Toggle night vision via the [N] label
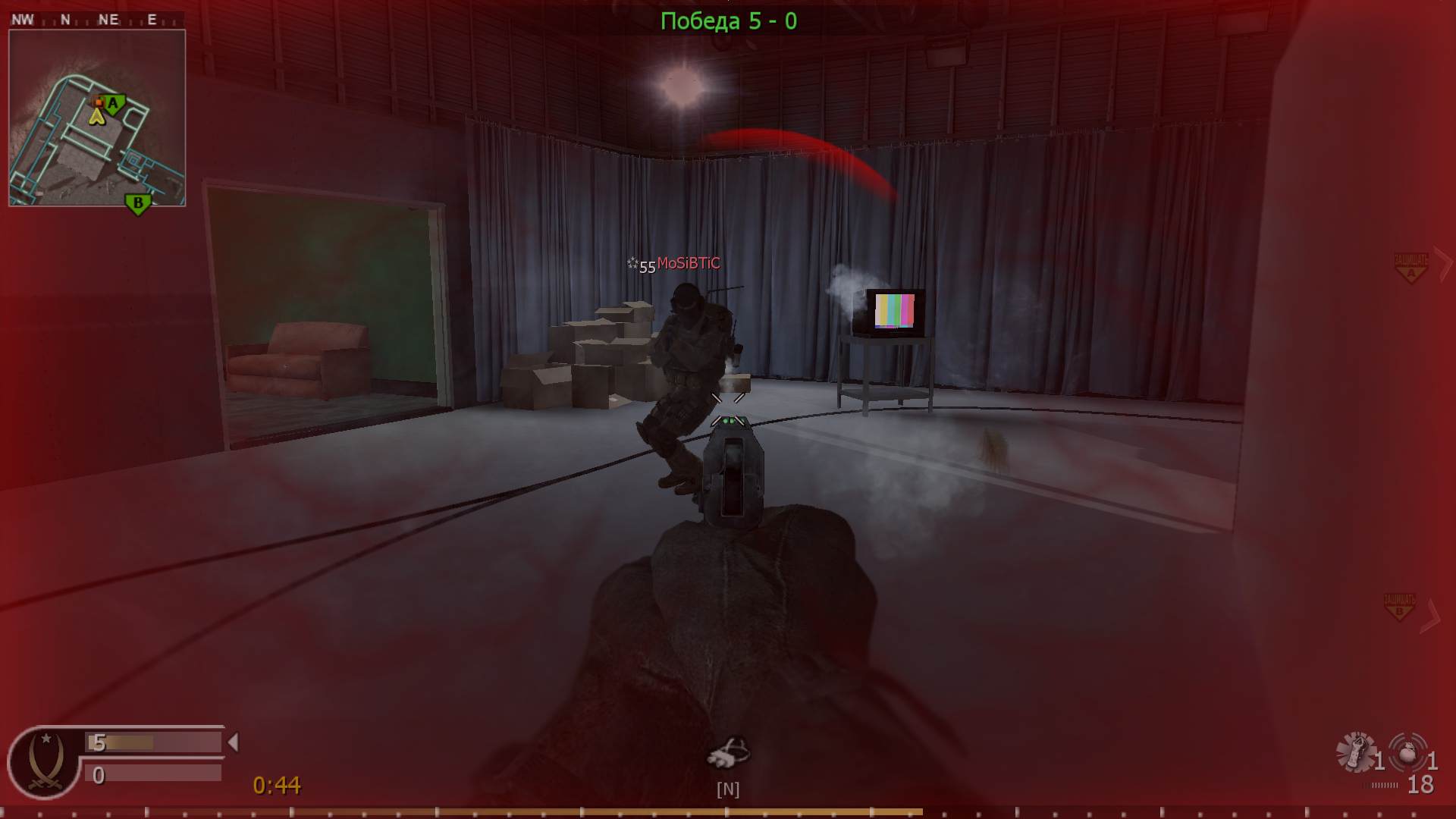This screenshot has width=1456, height=819. [x=729, y=789]
